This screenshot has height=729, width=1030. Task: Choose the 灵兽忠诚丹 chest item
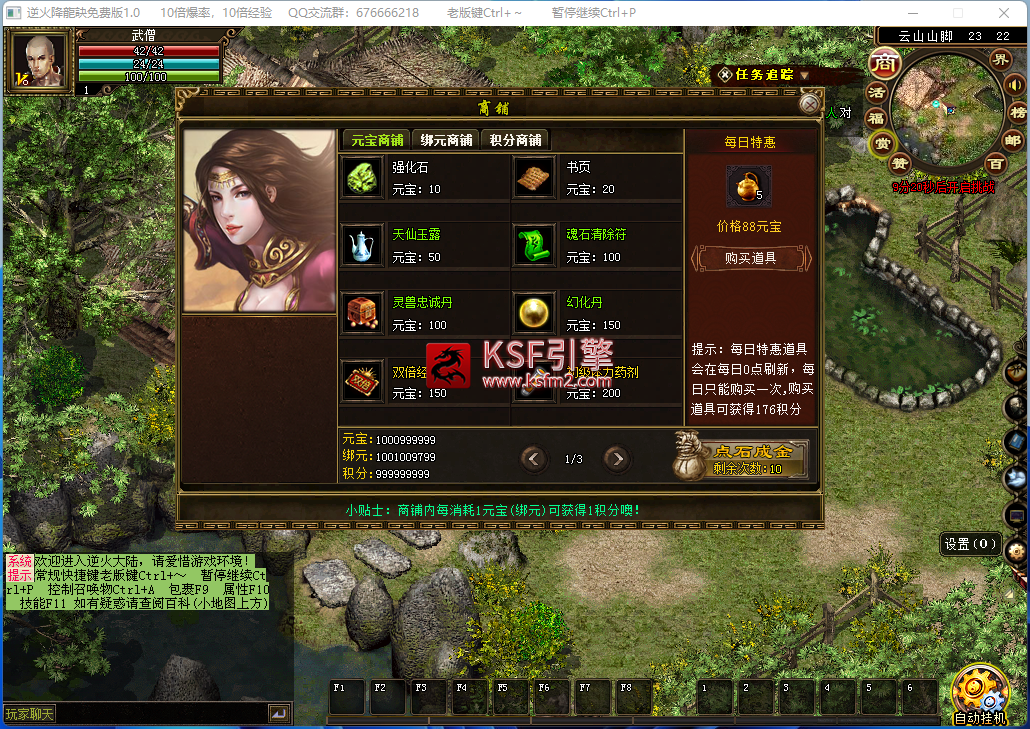361,313
